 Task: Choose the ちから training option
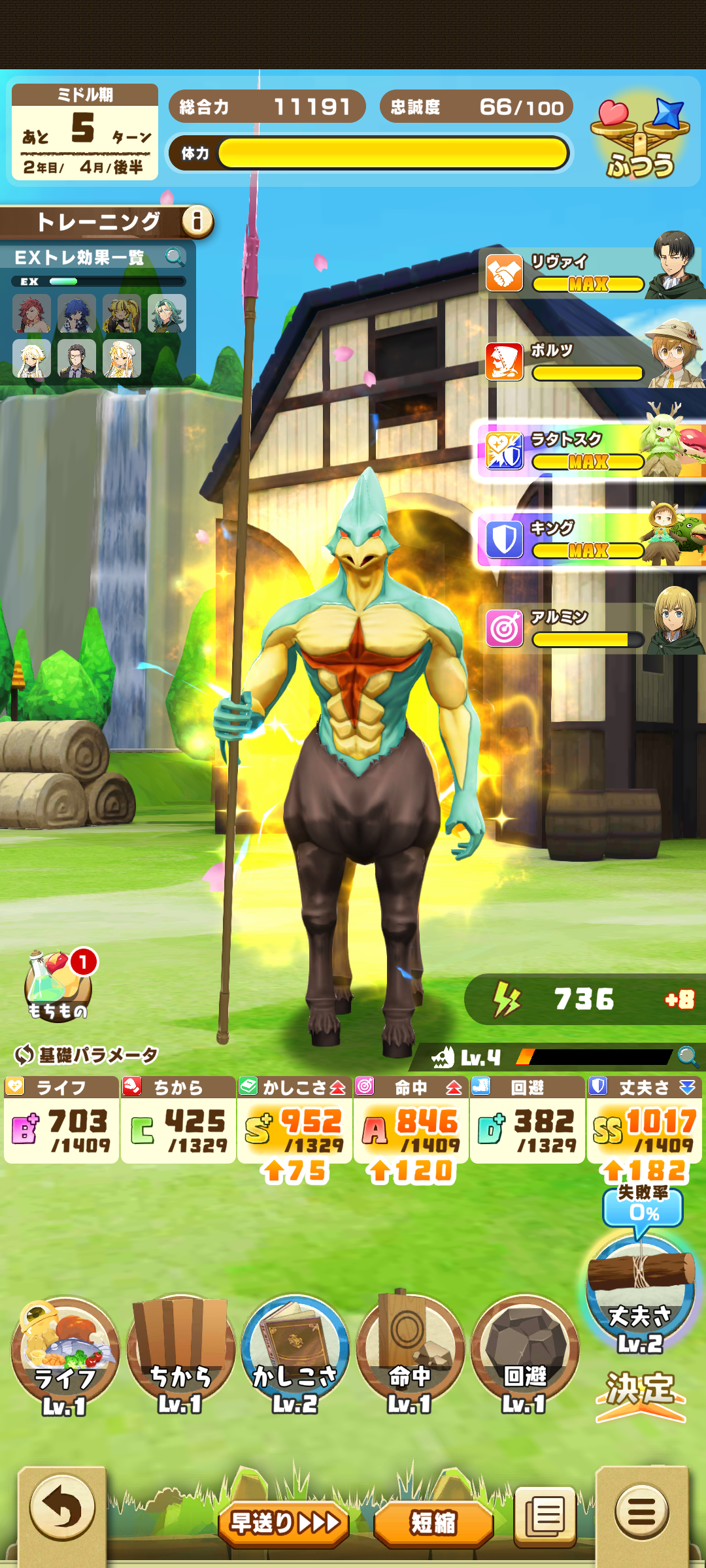pyautogui.click(x=180, y=1354)
